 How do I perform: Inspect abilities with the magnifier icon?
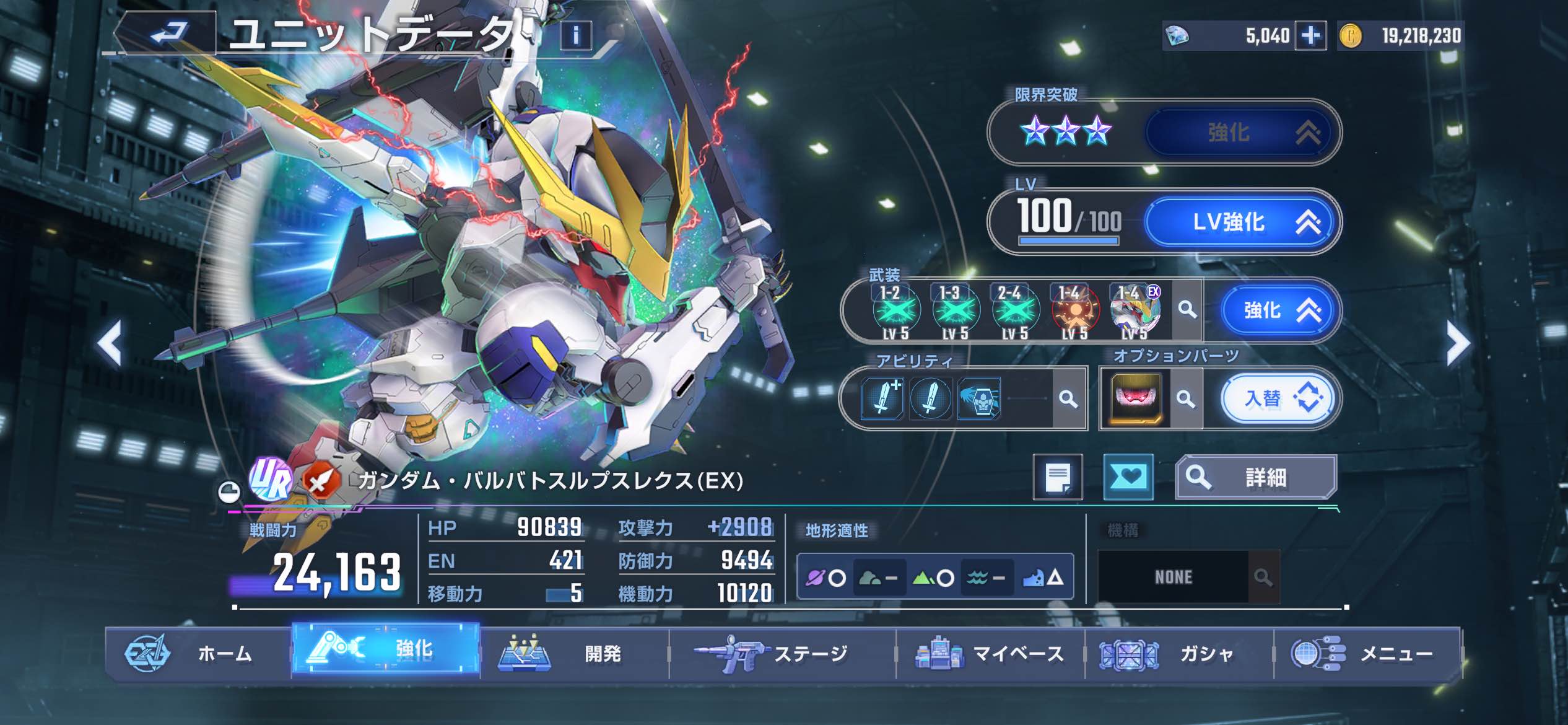point(1068,398)
